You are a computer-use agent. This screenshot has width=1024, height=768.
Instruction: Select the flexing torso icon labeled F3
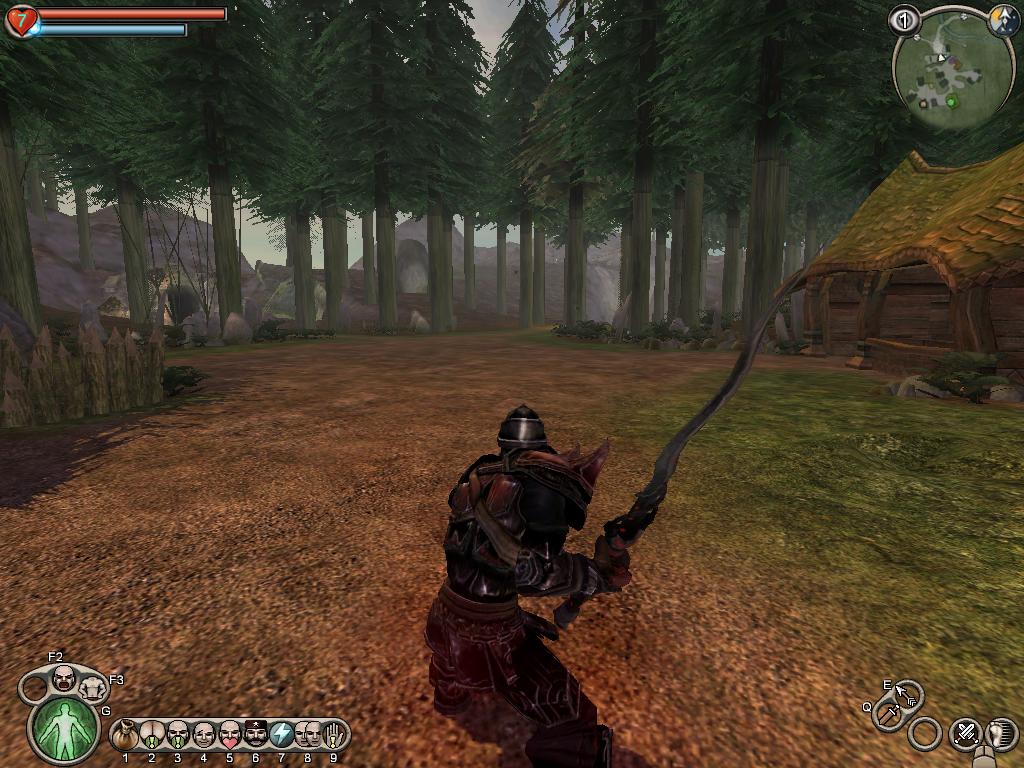pyautogui.click(x=92, y=687)
